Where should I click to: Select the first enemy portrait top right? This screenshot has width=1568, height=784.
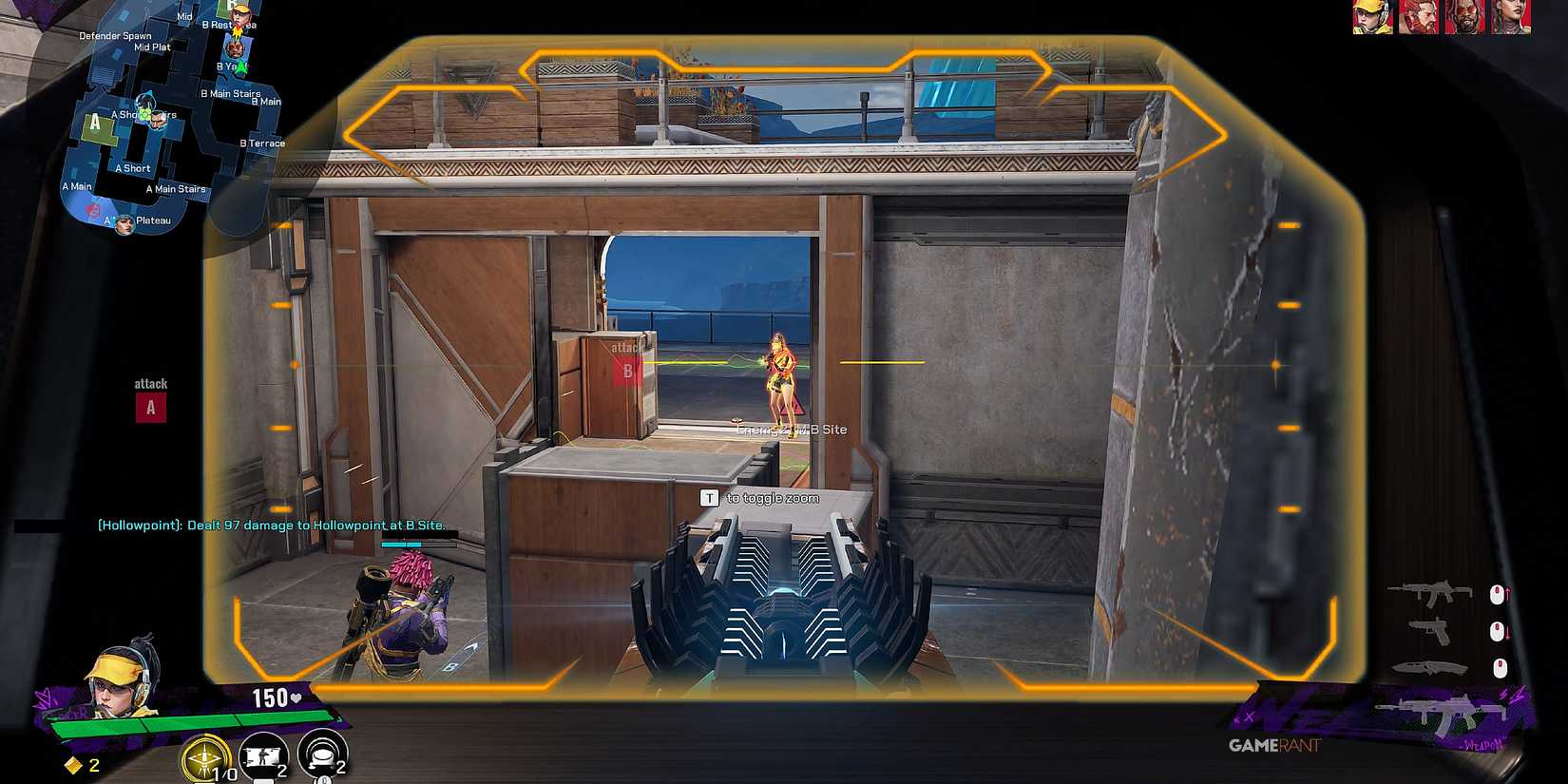point(1374,17)
